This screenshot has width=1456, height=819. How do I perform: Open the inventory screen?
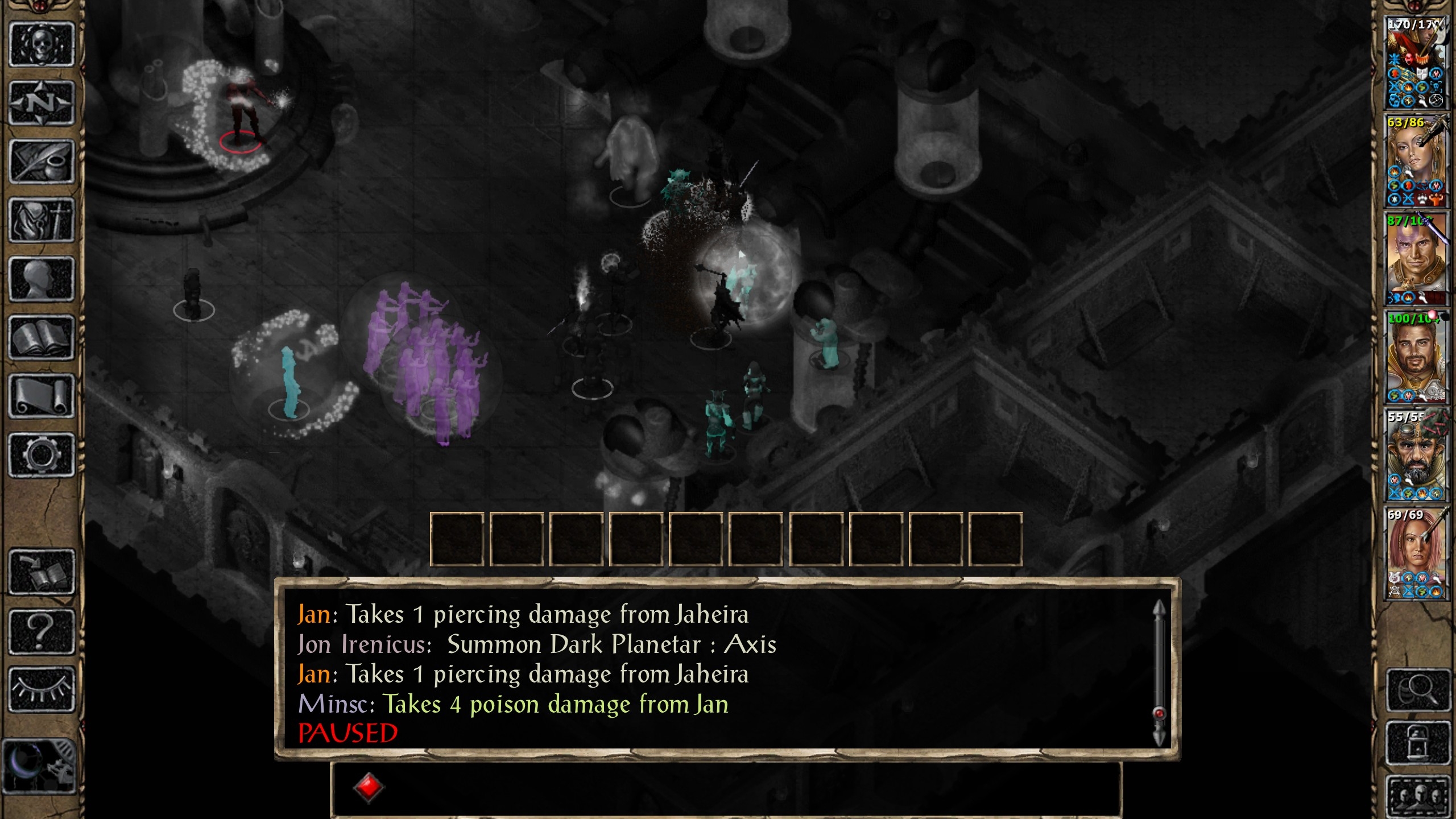pos(42,221)
